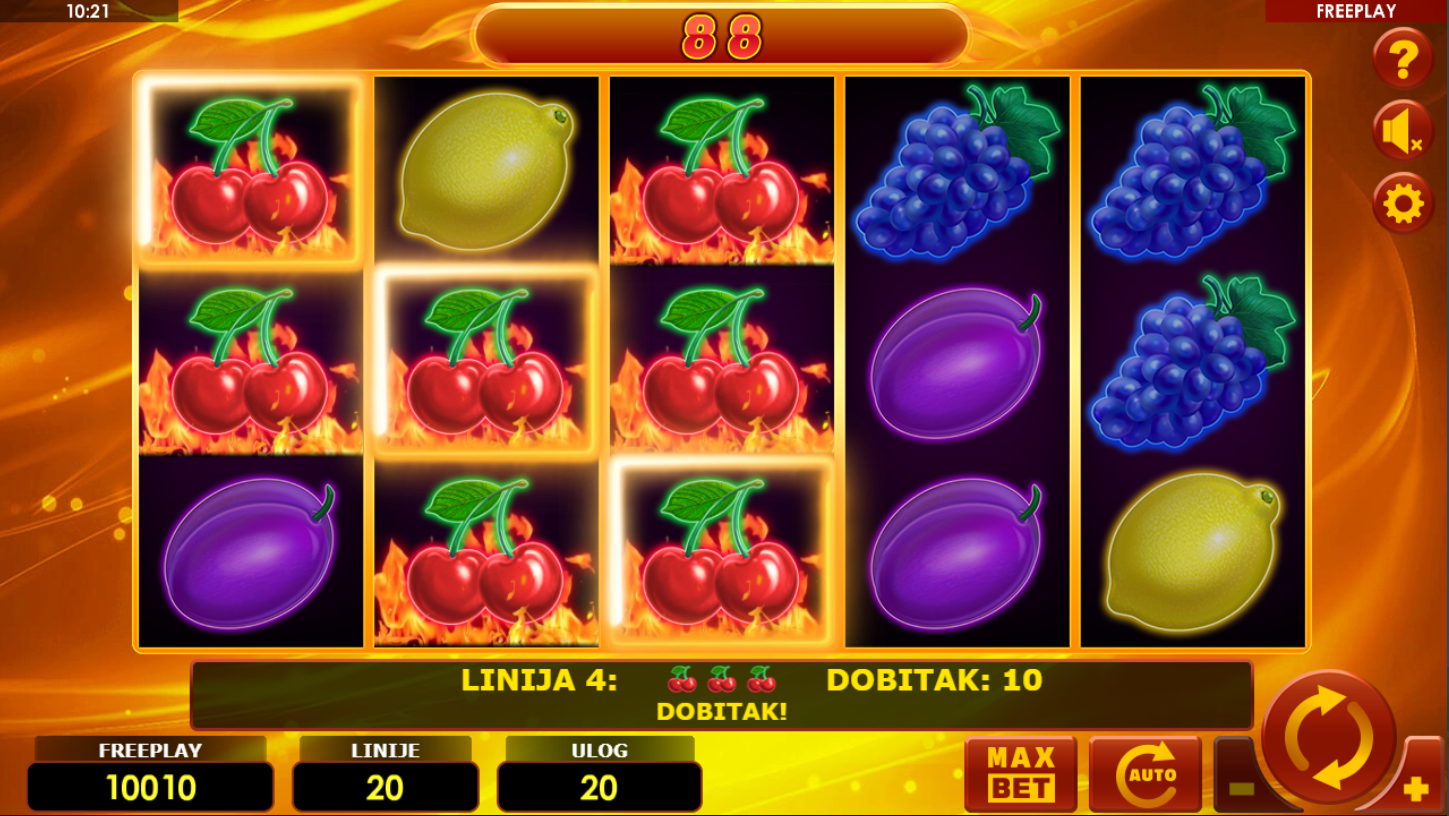The width and height of the screenshot is (1449, 816).
Task: Toggle the muted sound speaker icon
Action: (1402, 132)
